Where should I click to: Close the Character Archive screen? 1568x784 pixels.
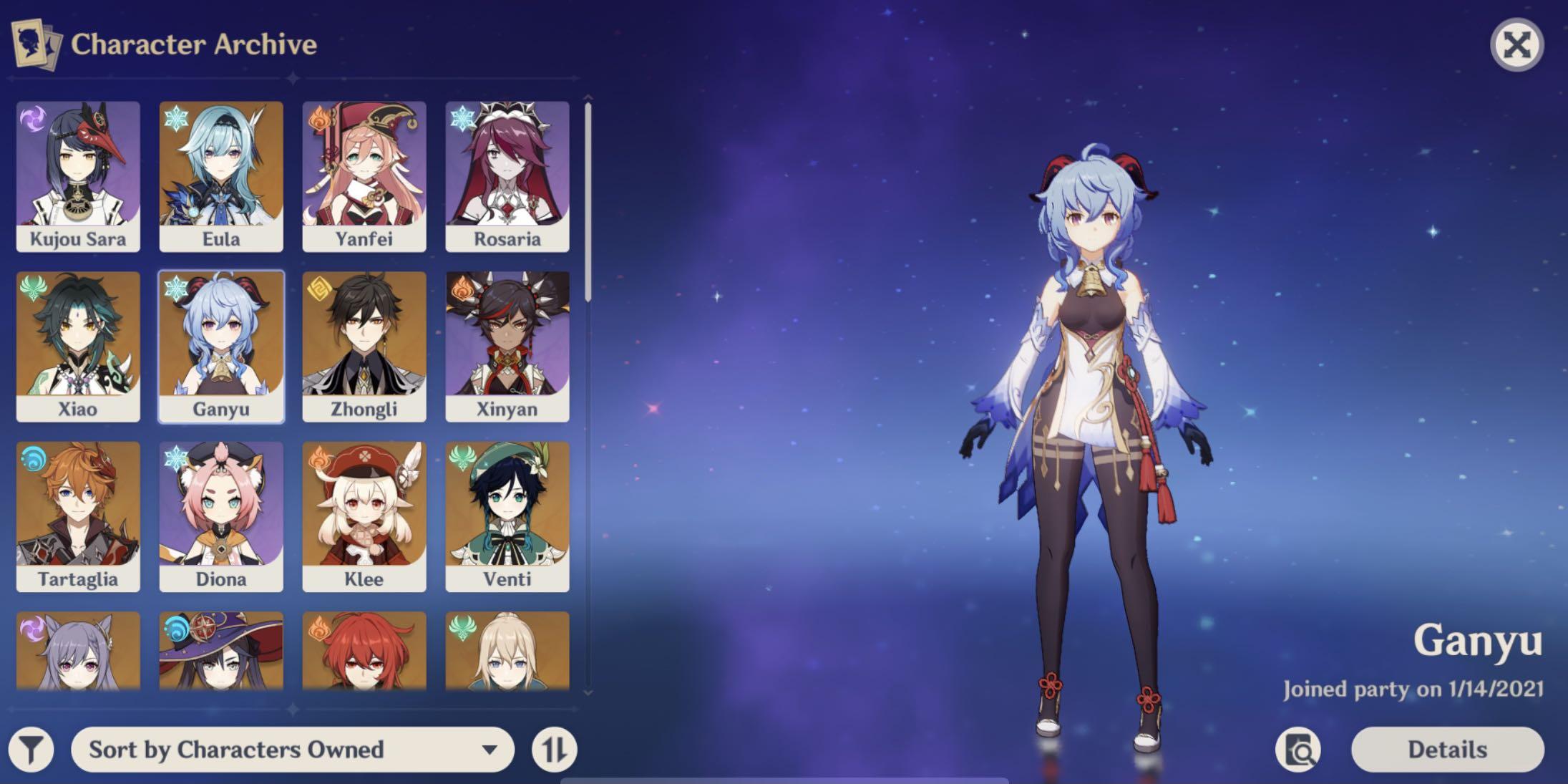click(1516, 46)
